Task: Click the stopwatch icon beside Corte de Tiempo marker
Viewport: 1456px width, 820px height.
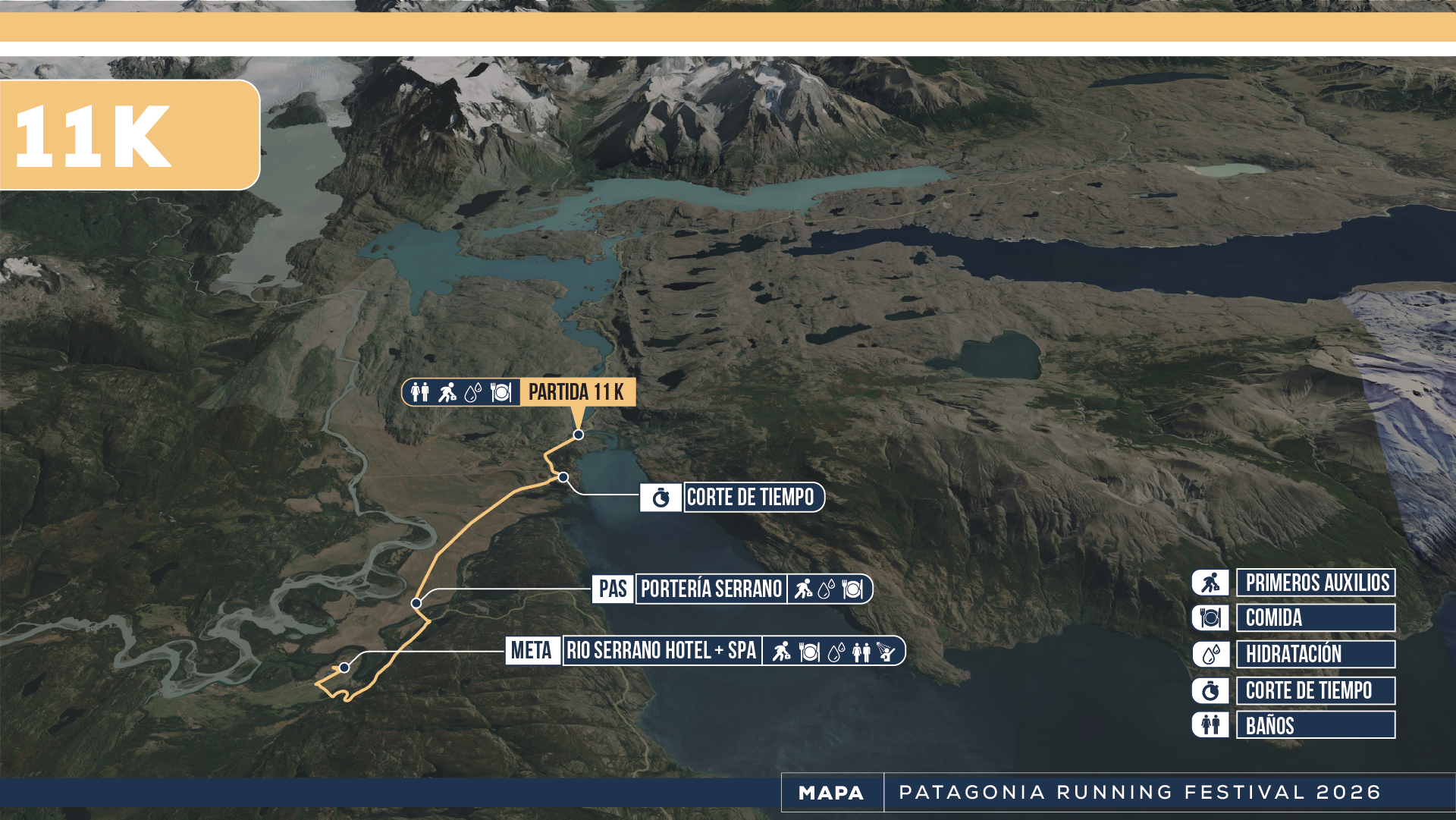Action: (x=661, y=498)
